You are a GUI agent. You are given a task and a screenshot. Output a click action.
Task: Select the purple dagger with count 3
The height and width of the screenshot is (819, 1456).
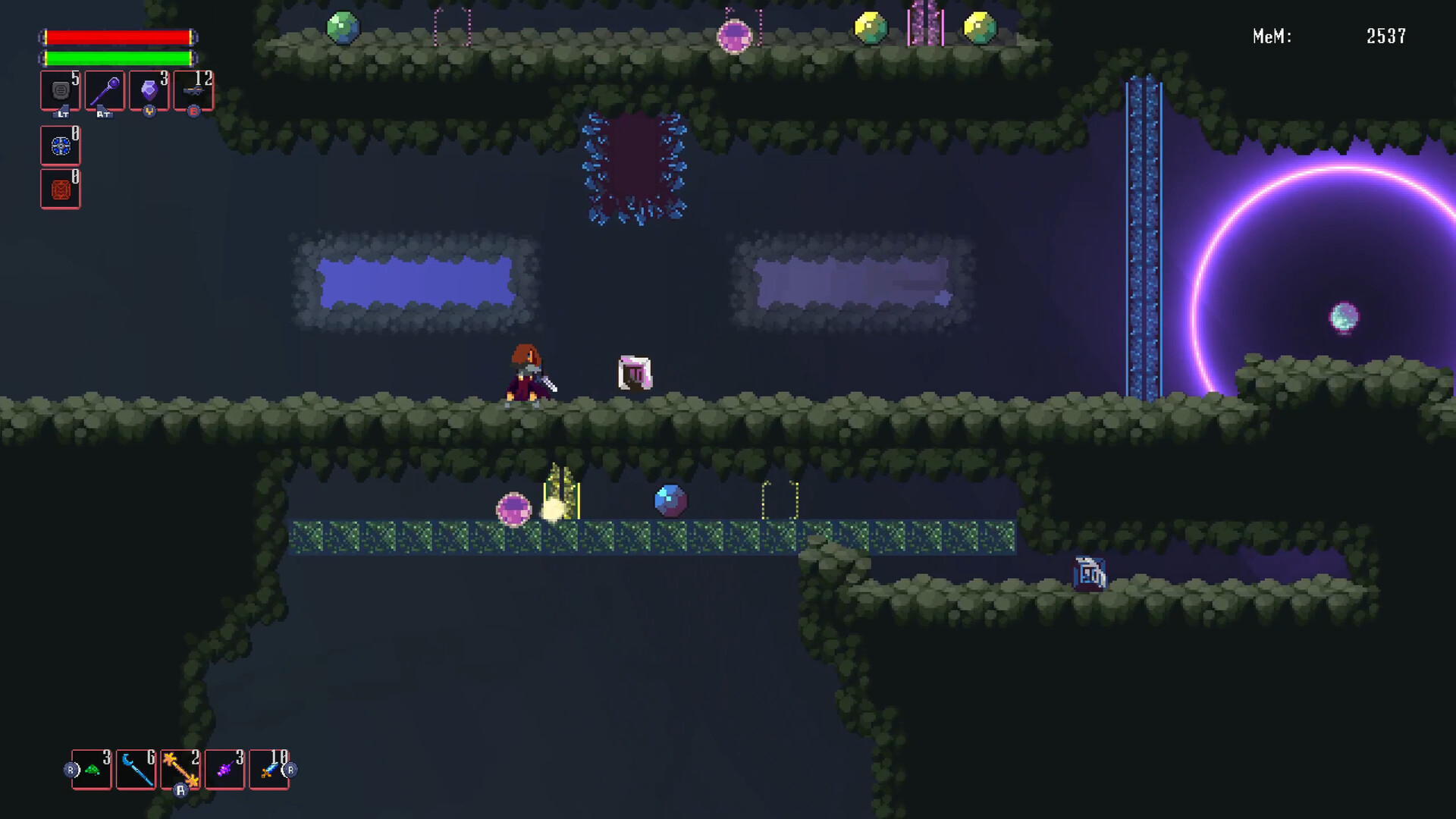[x=224, y=769]
